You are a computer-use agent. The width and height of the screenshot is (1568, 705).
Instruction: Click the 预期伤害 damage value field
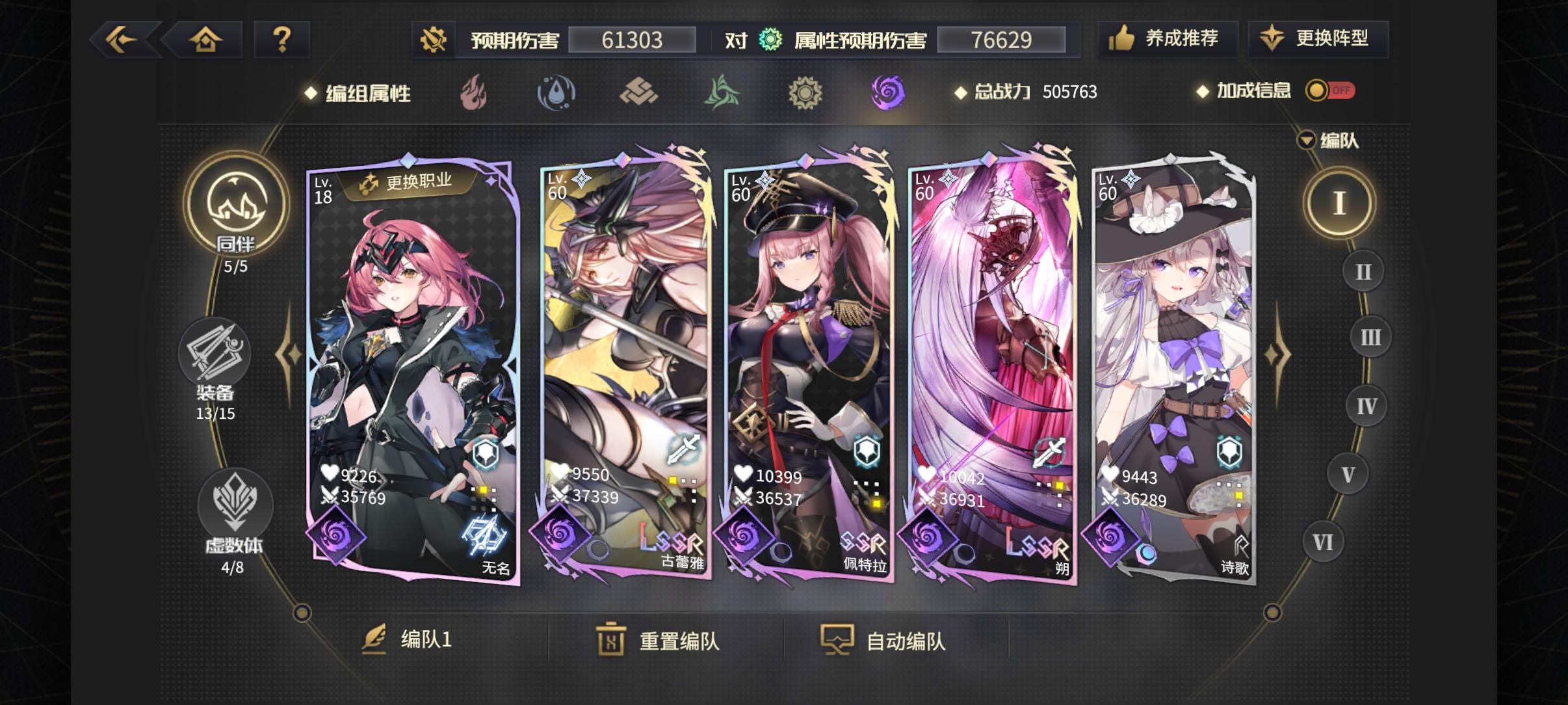[x=632, y=39]
